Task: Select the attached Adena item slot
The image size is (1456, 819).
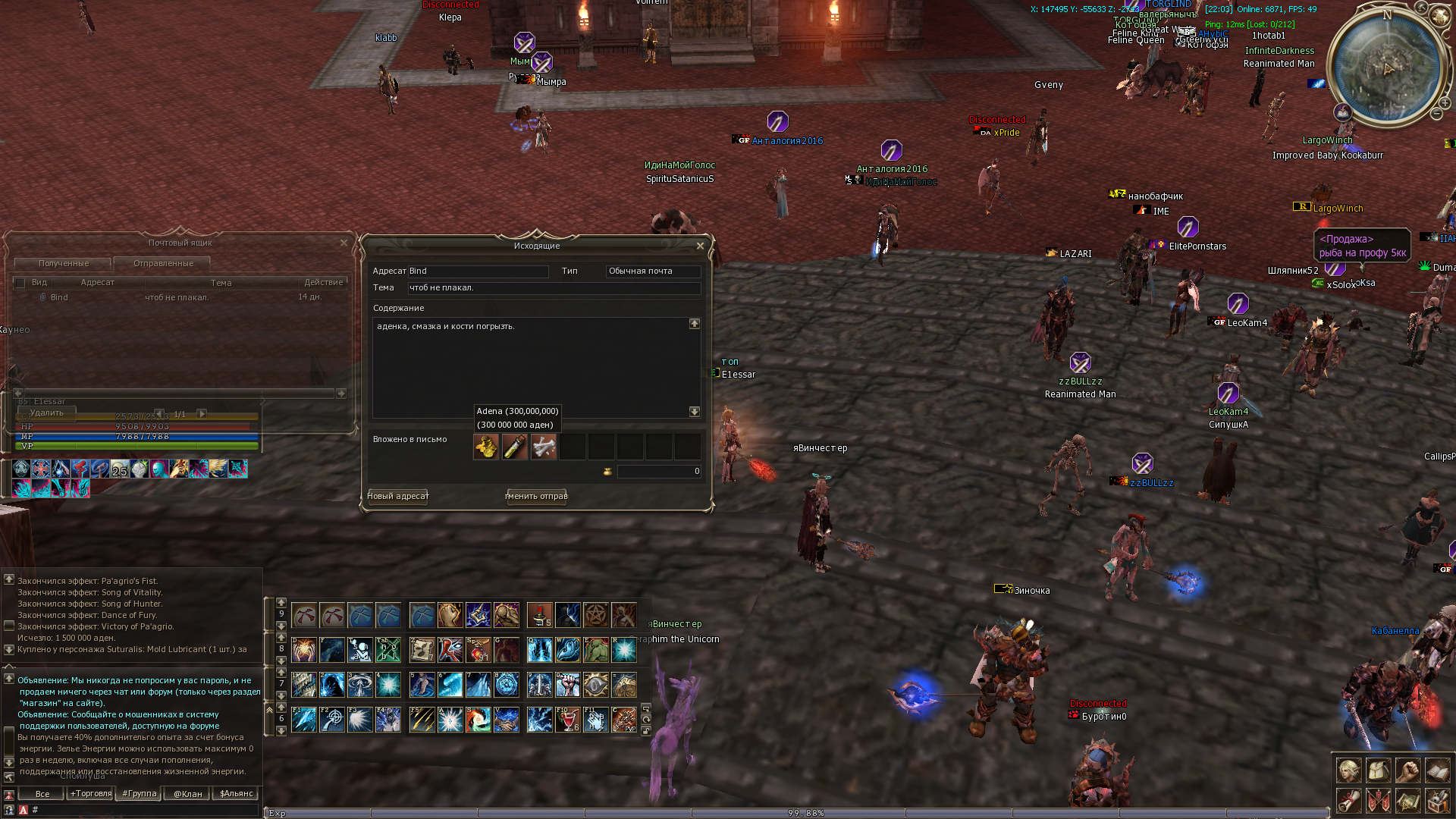Action: pyautogui.click(x=486, y=447)
